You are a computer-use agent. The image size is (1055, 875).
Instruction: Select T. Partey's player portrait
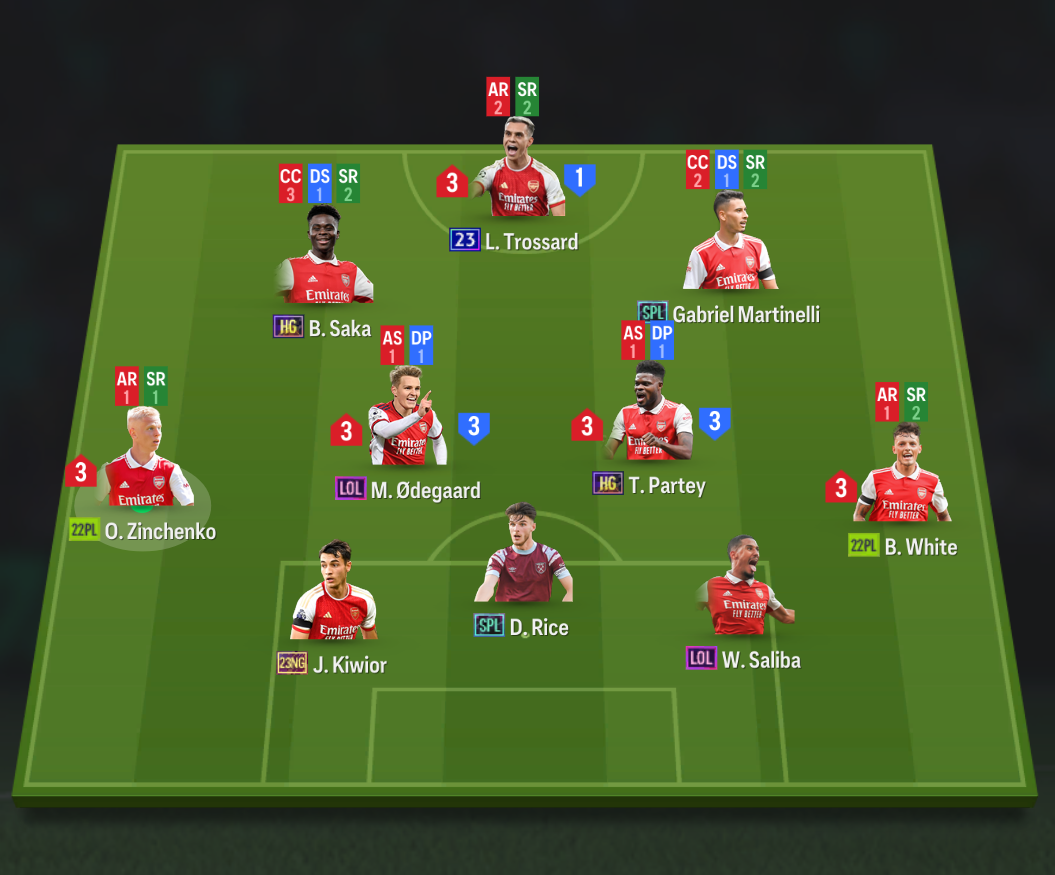click(651, 415)
